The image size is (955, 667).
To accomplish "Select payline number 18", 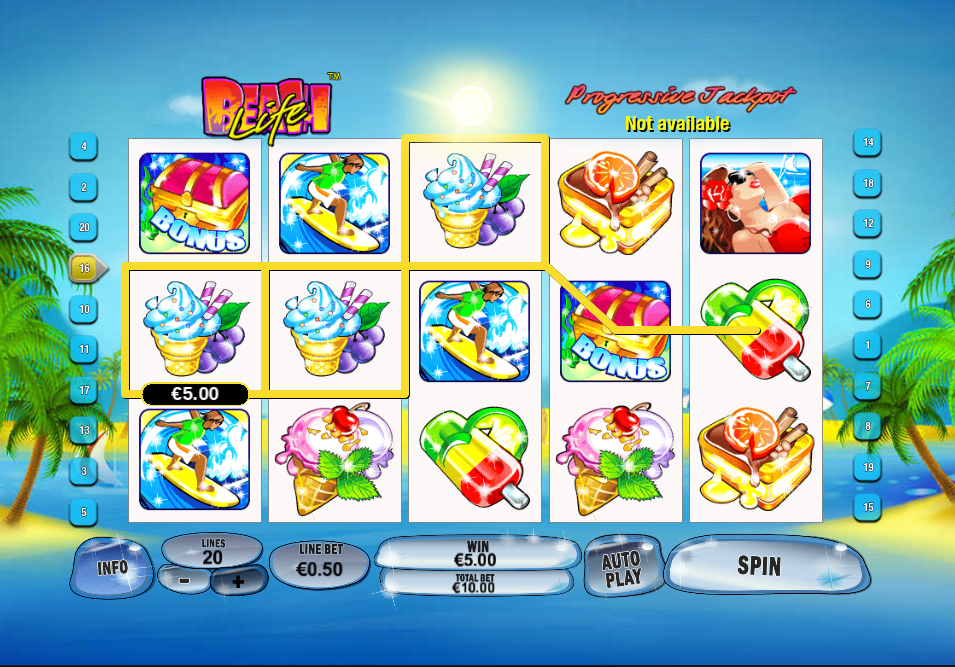I will click(x=867, y=184).
